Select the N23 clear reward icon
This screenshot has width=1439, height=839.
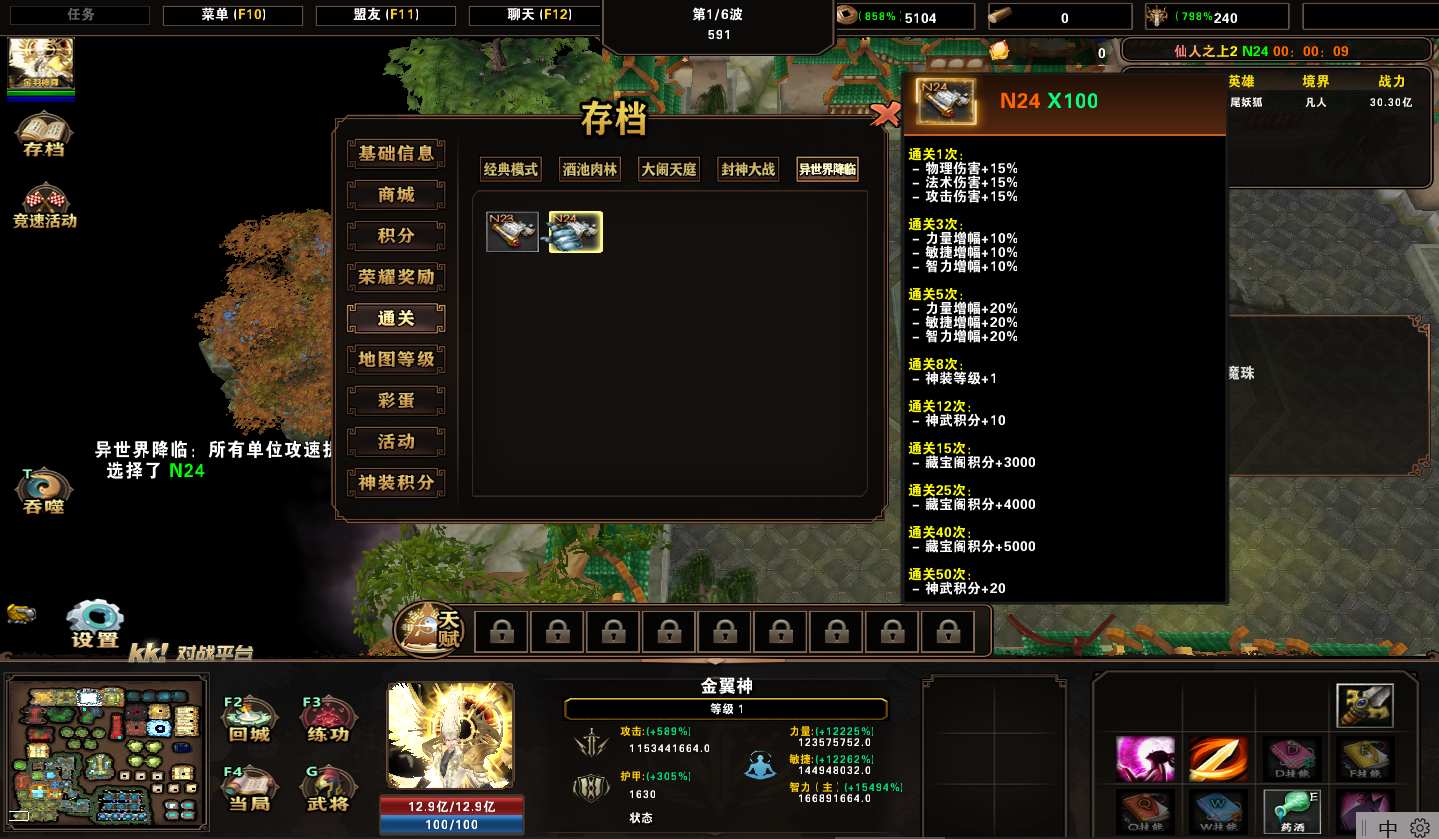pos(512,232)
